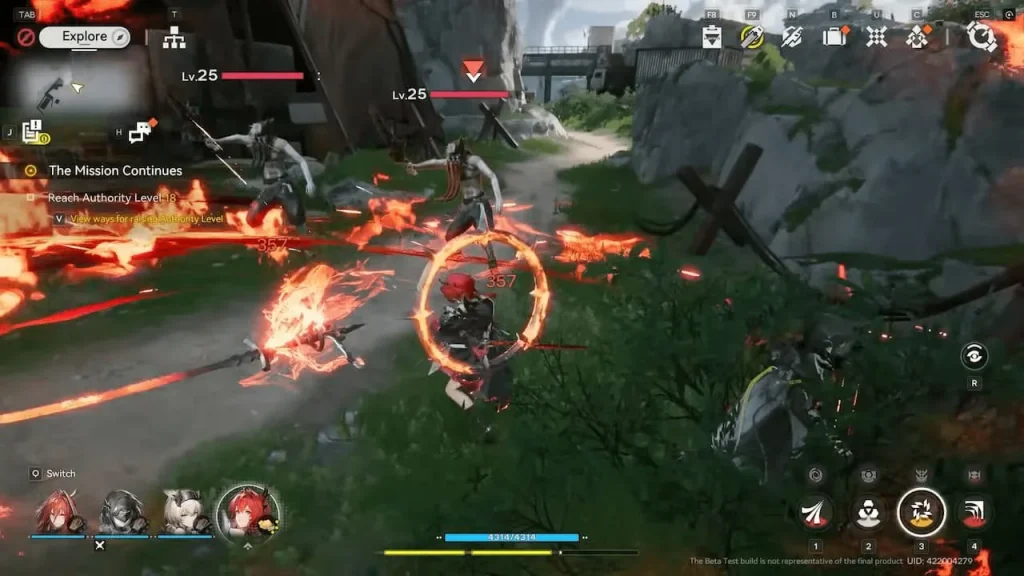Screen dimensions: 1024x576
Task: Select The Mission Continues quest tracker
Action: 115,171
